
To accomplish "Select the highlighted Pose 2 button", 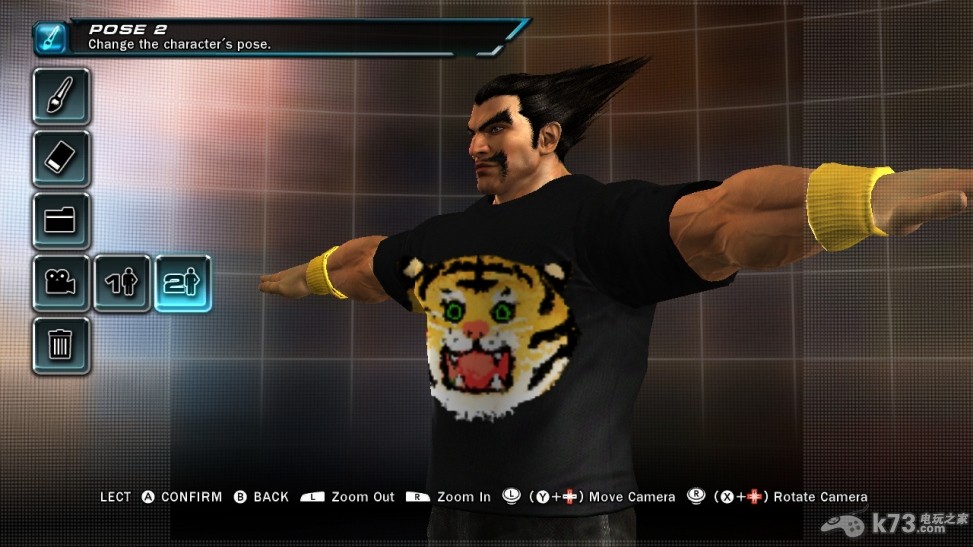I will coord(183,283).
